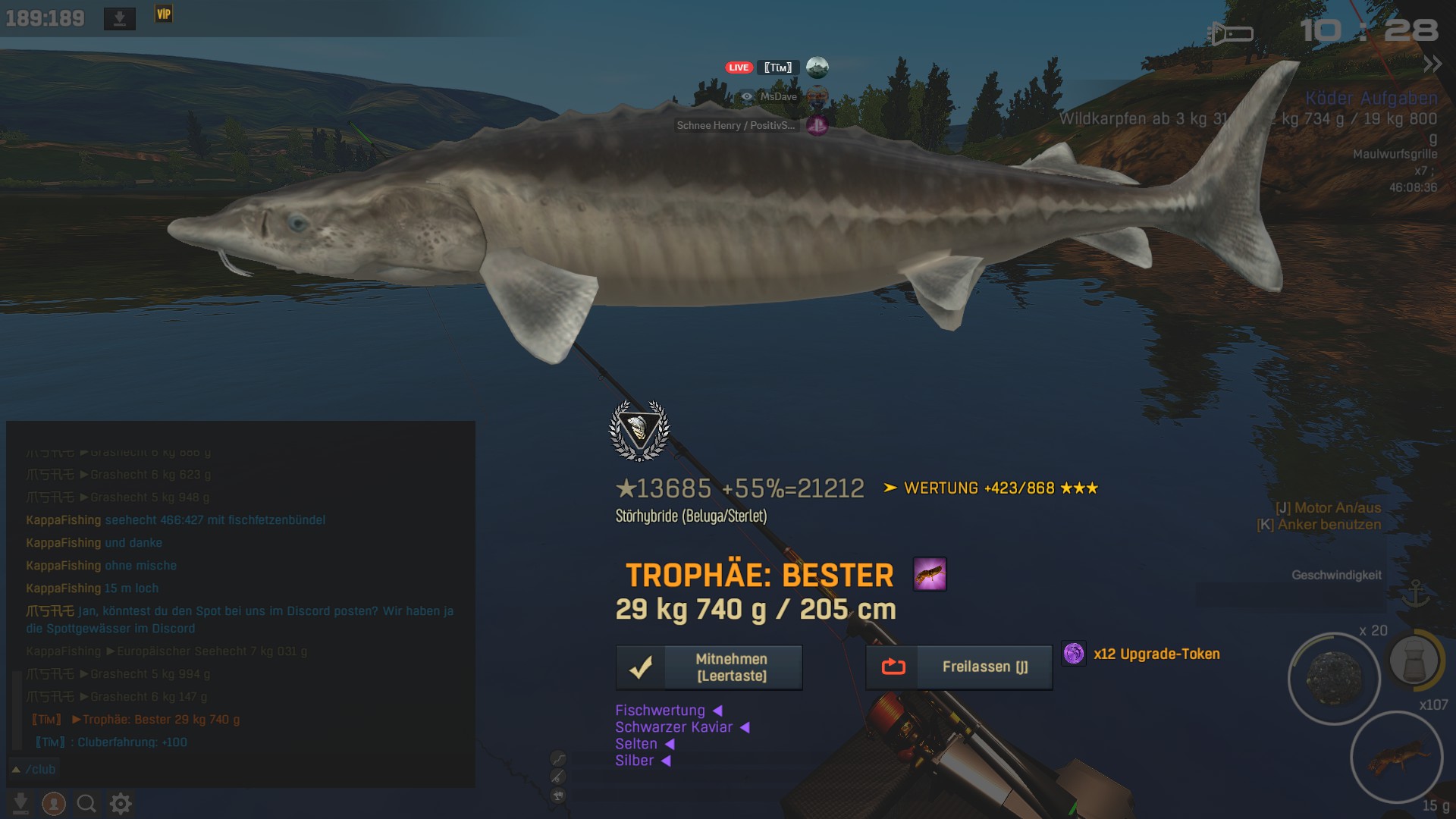Image resolution: width=1456 pixels, height=819 pixels.
Task: Select the MsDave spectator entry
Action: tap(778, 96)
